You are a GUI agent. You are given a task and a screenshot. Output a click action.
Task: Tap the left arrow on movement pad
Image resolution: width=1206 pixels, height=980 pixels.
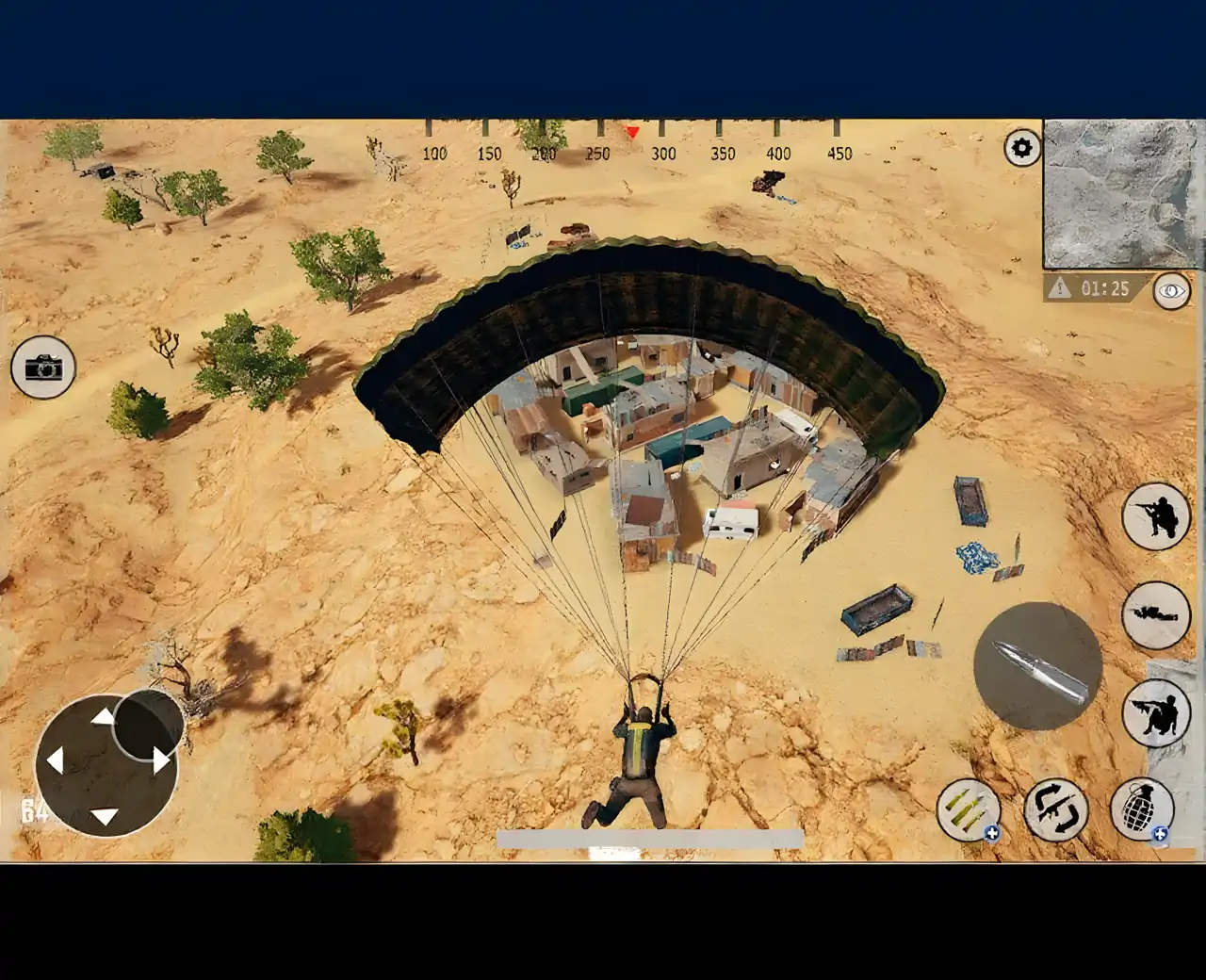pyautogui.click(x=55, y=759)
